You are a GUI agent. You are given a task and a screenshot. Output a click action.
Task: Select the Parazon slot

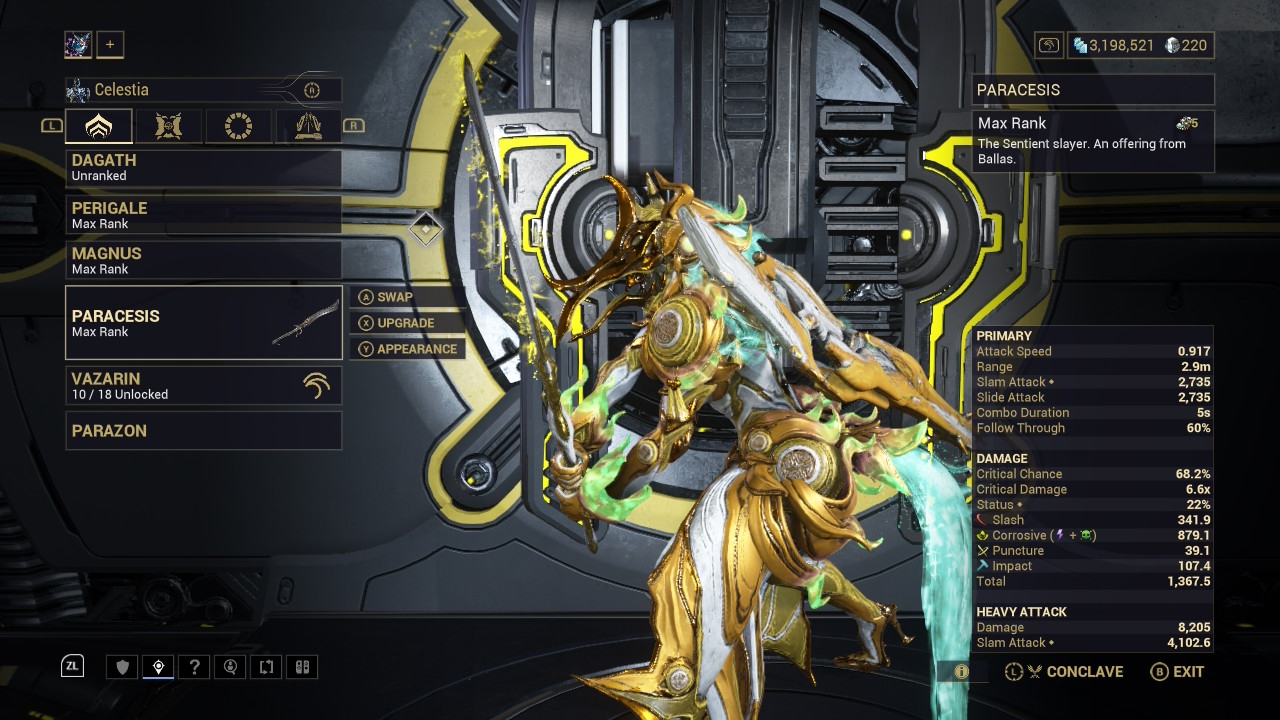tap(203, 431)
